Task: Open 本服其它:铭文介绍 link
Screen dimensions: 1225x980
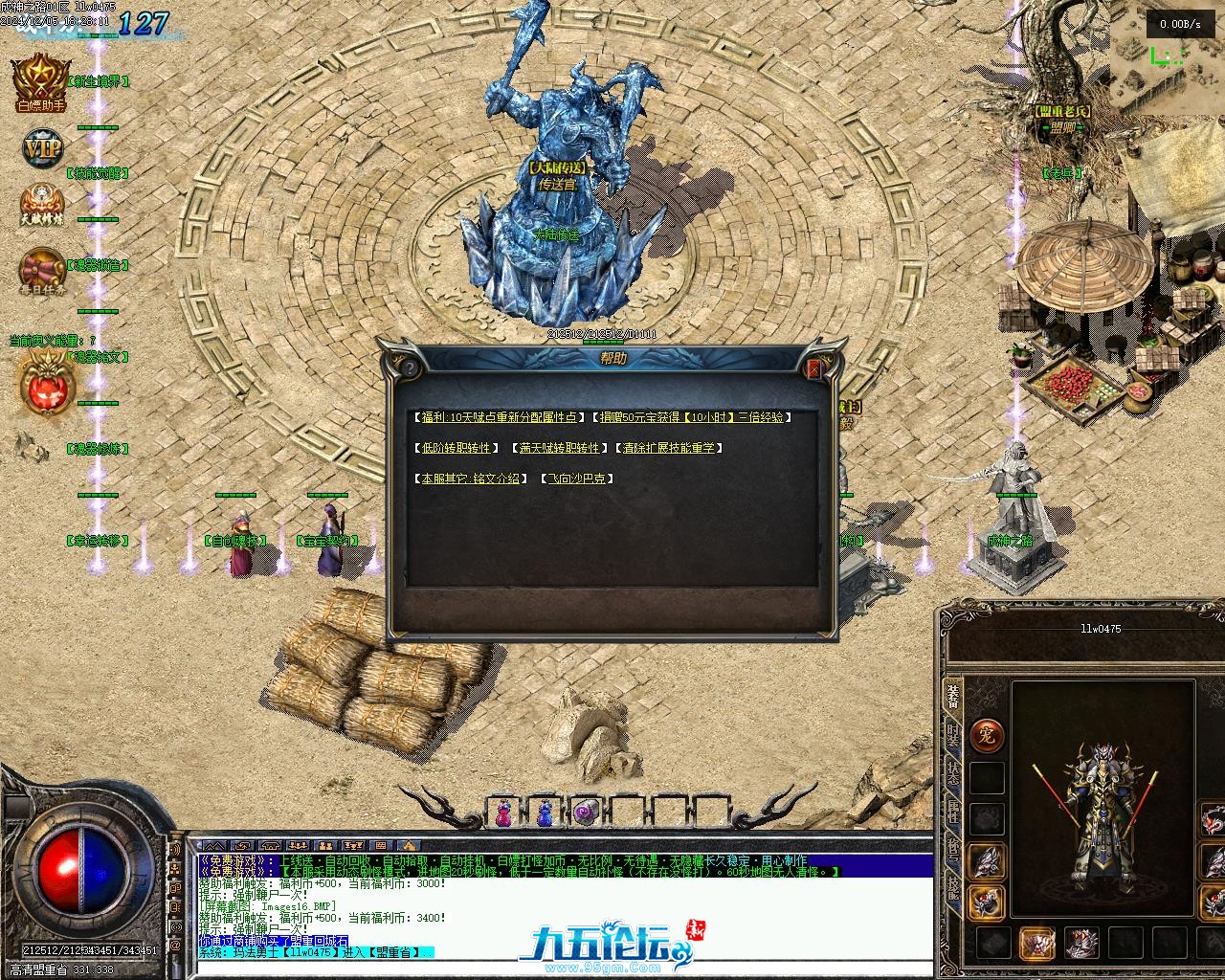Action: pyautogui.click(x=469, y=479)
